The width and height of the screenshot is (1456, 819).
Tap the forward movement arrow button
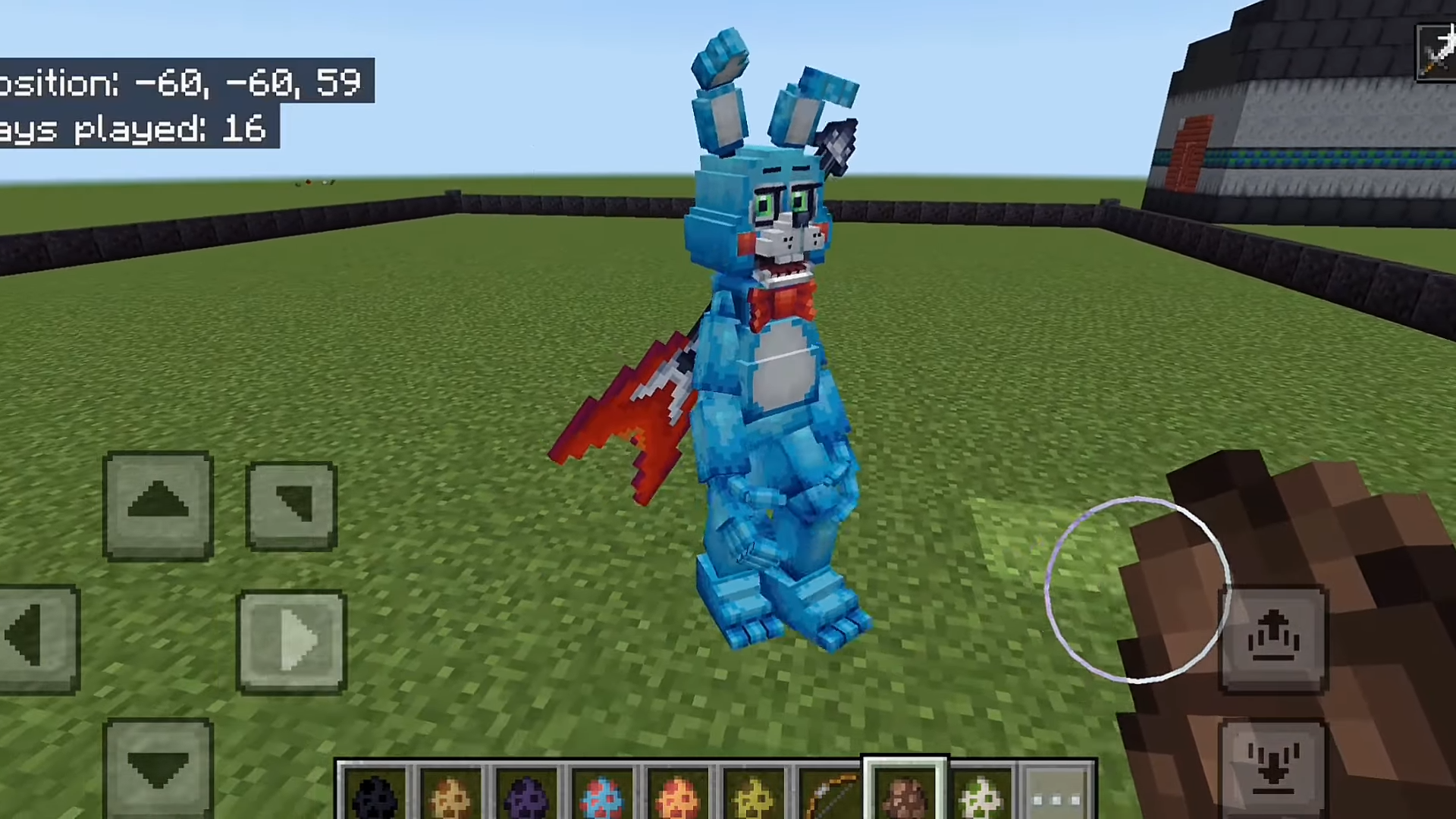pos(158,506)
